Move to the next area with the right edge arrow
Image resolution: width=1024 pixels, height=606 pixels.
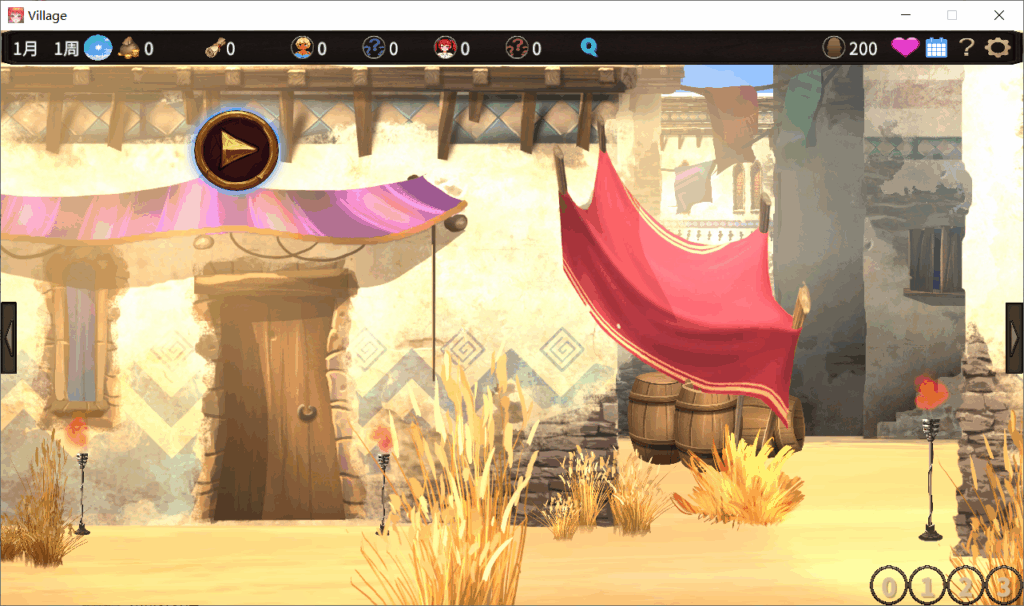(x=1014, y=338)
